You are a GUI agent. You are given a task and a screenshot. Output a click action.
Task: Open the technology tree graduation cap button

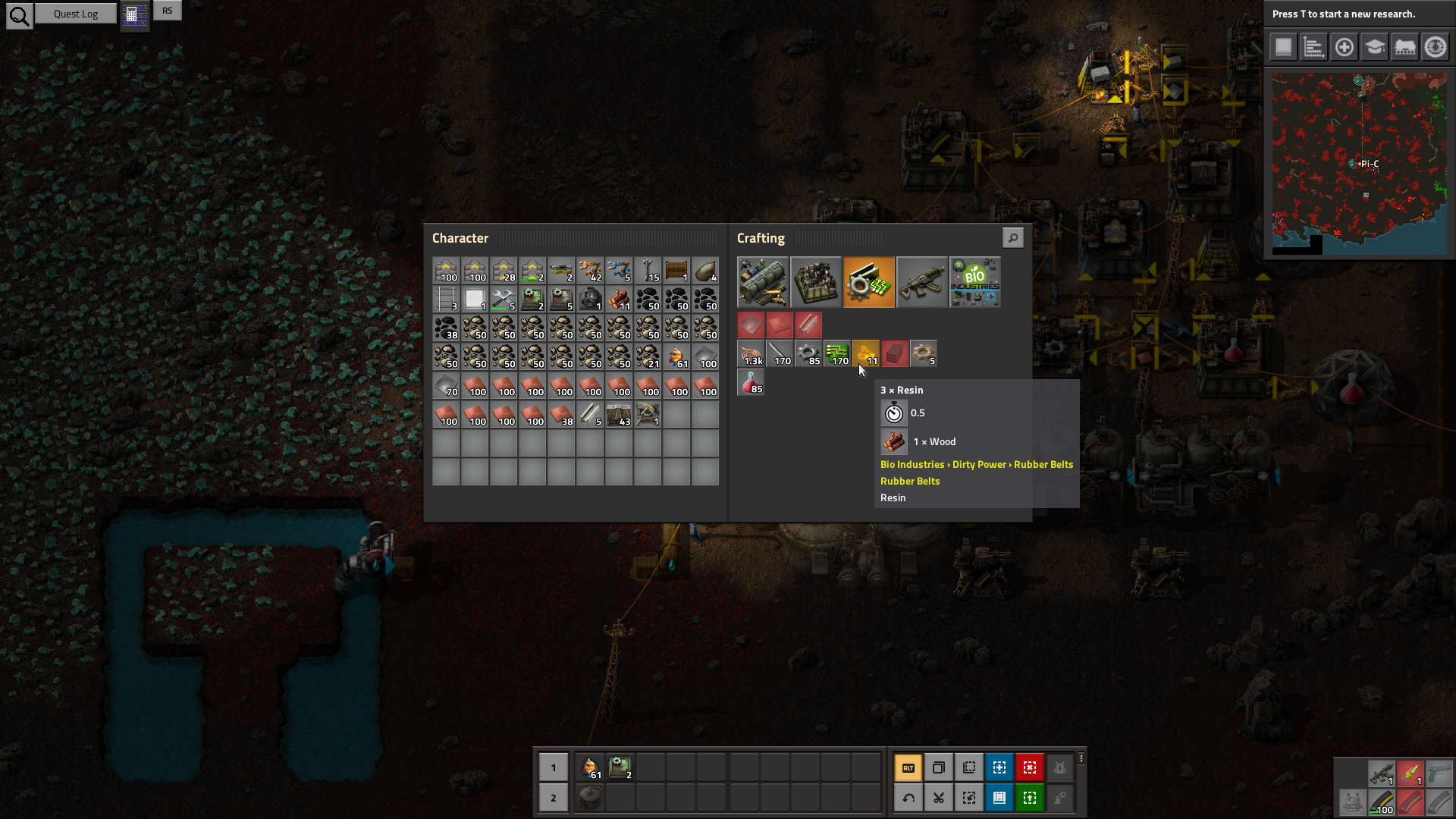tap(1374, 47)
